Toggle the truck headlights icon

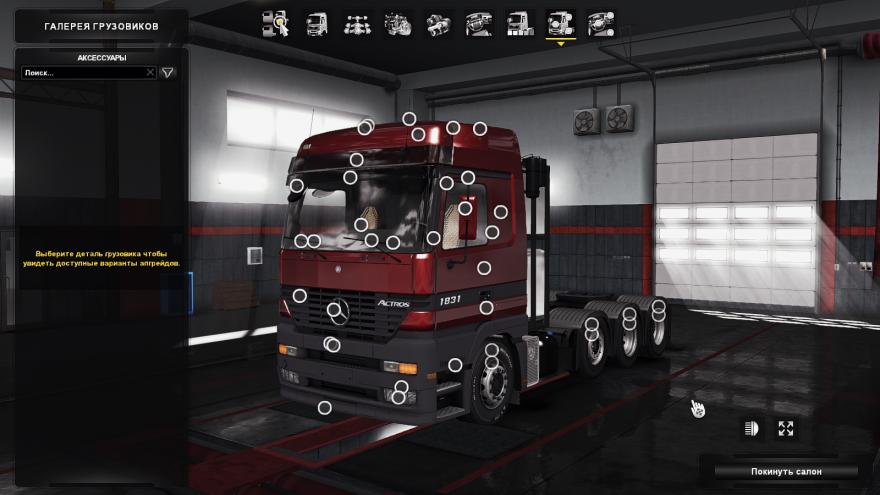(752, 428)
